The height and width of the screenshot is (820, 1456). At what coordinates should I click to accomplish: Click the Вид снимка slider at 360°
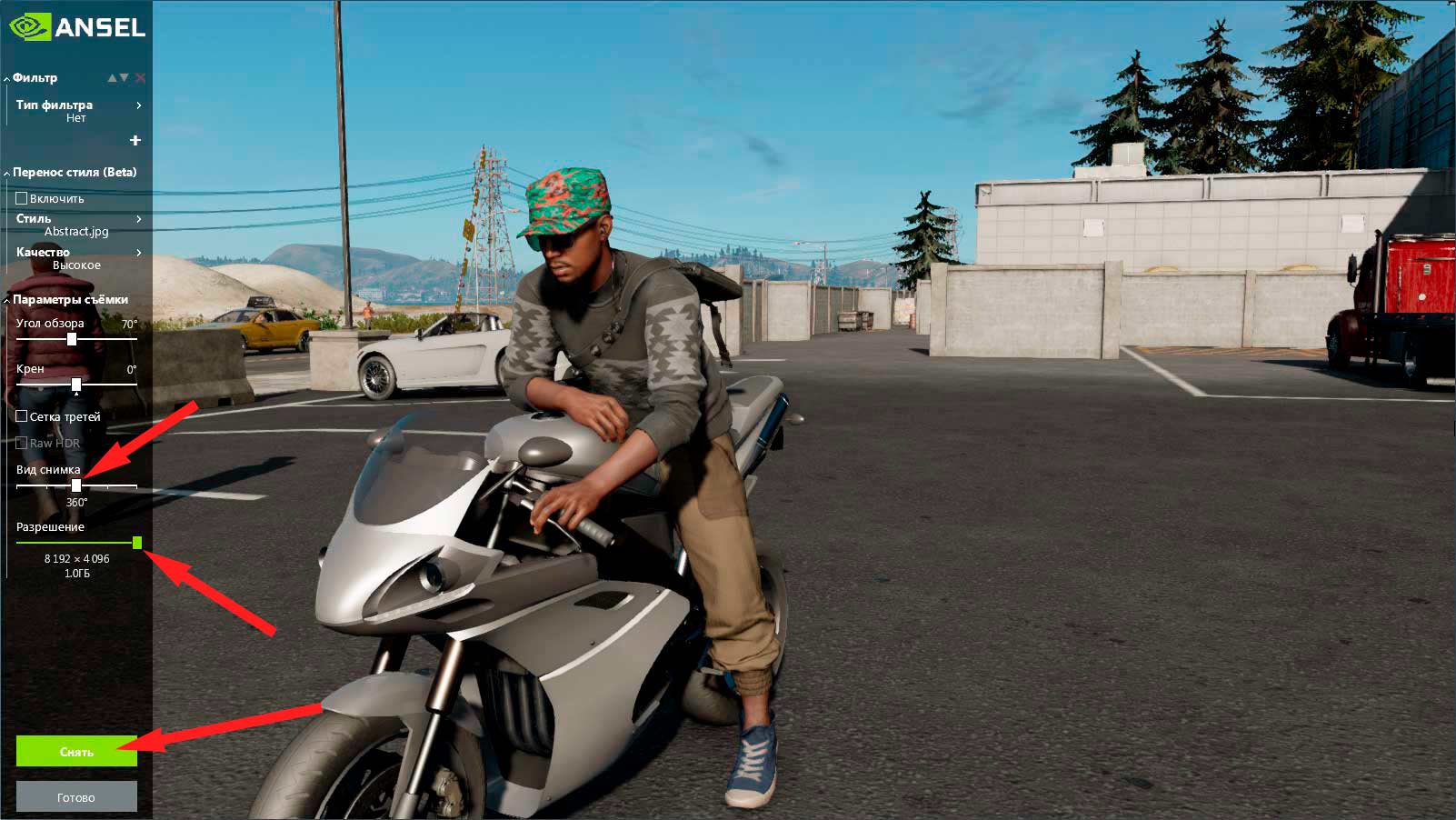tap(76, 486)
